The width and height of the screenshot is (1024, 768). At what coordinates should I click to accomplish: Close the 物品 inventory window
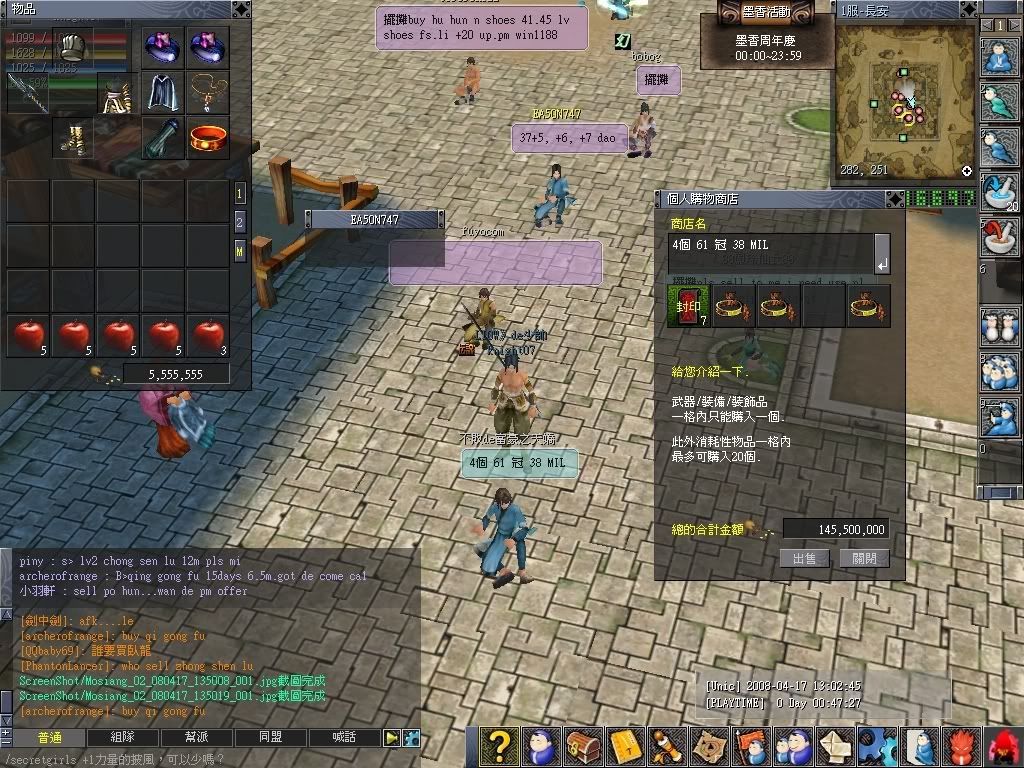(240, 8)
